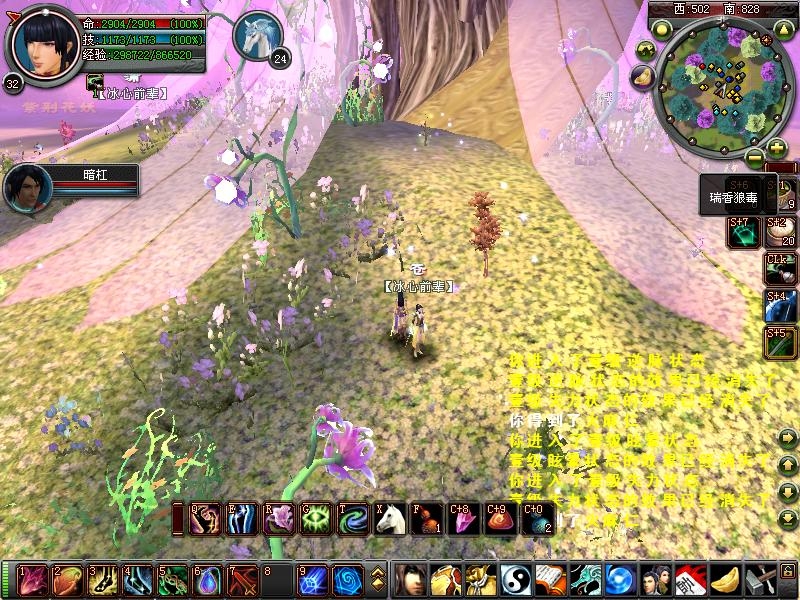Image resolution: width=800 pixels, height=600 pixels.
Task: Activate the S+7 green skill slot
Action: click(743, 232)
